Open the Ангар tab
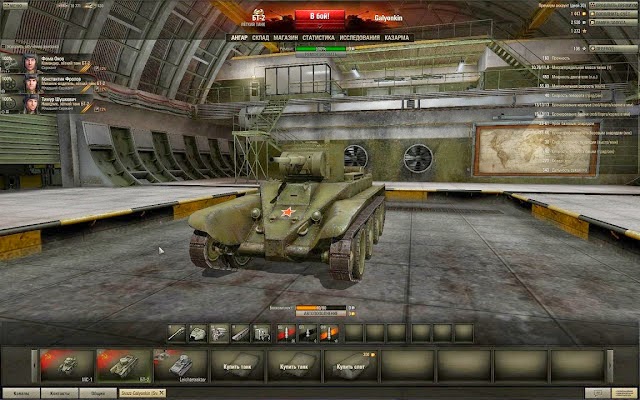The height and width of the screenshot is (400, 640). 239,38
